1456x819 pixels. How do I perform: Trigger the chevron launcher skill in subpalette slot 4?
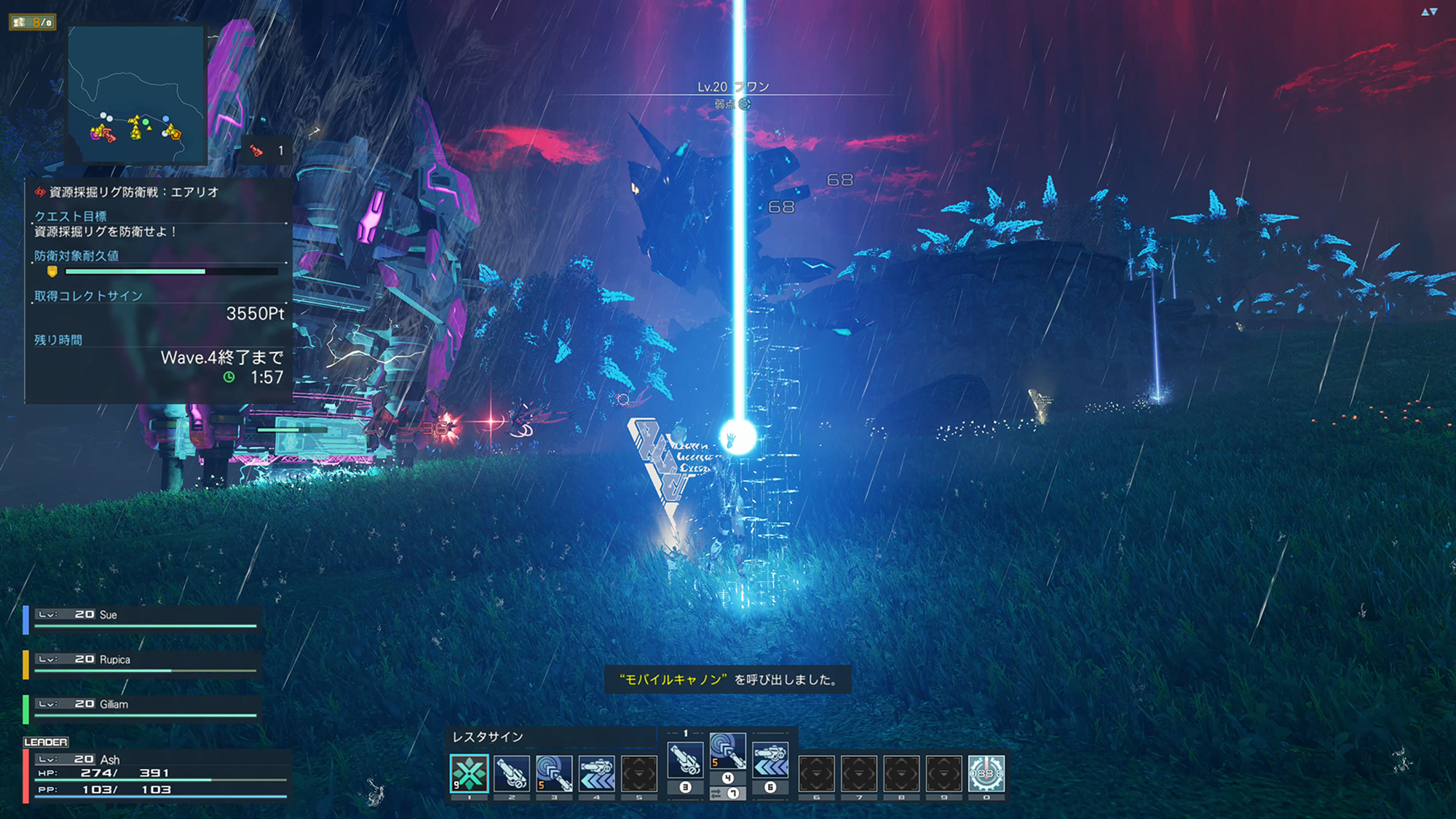597,773
